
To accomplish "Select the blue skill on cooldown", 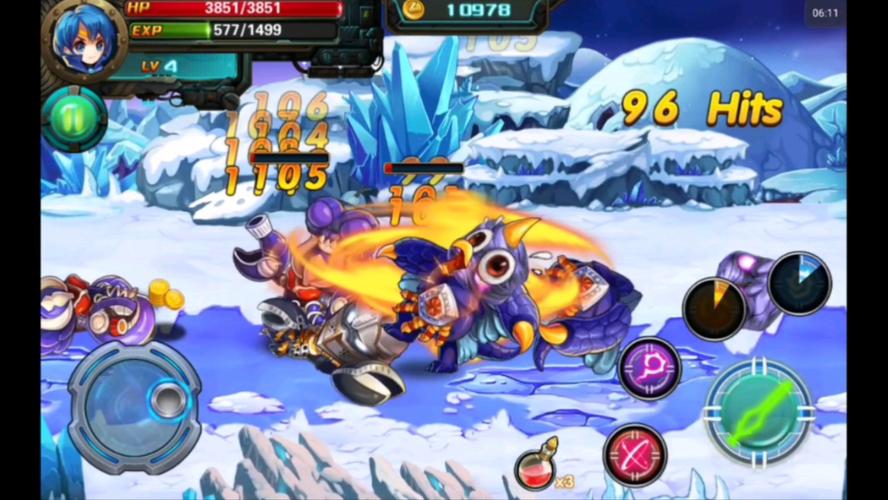I will [x=799, y=283].
